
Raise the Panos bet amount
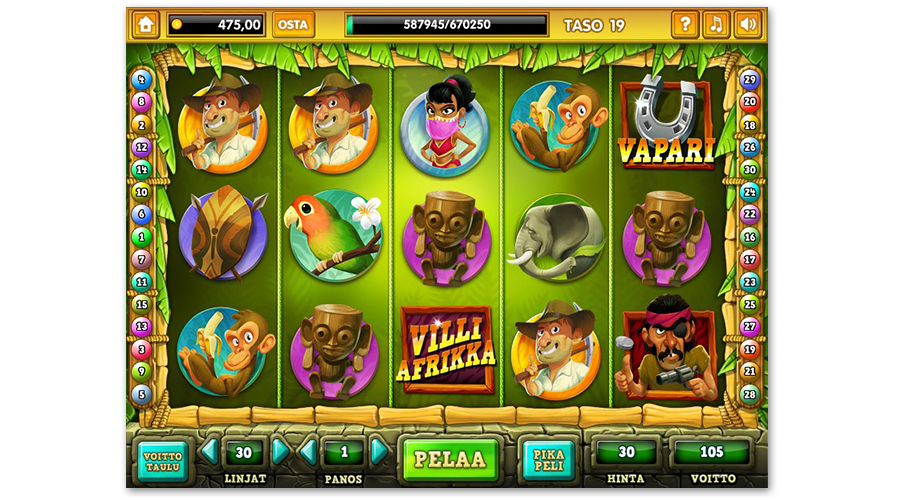379,451
